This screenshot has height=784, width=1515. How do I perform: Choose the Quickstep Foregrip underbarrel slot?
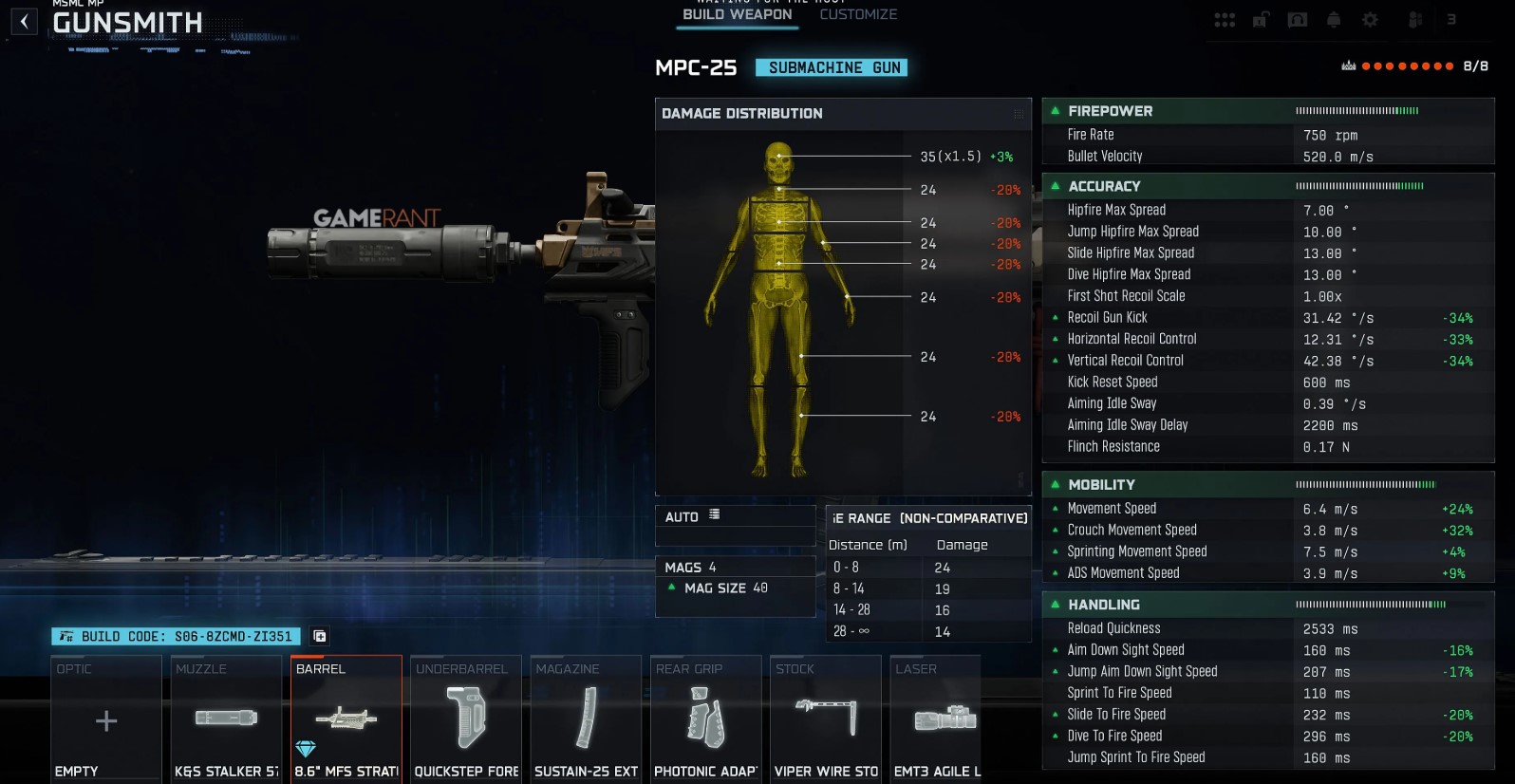coord(465,719)
